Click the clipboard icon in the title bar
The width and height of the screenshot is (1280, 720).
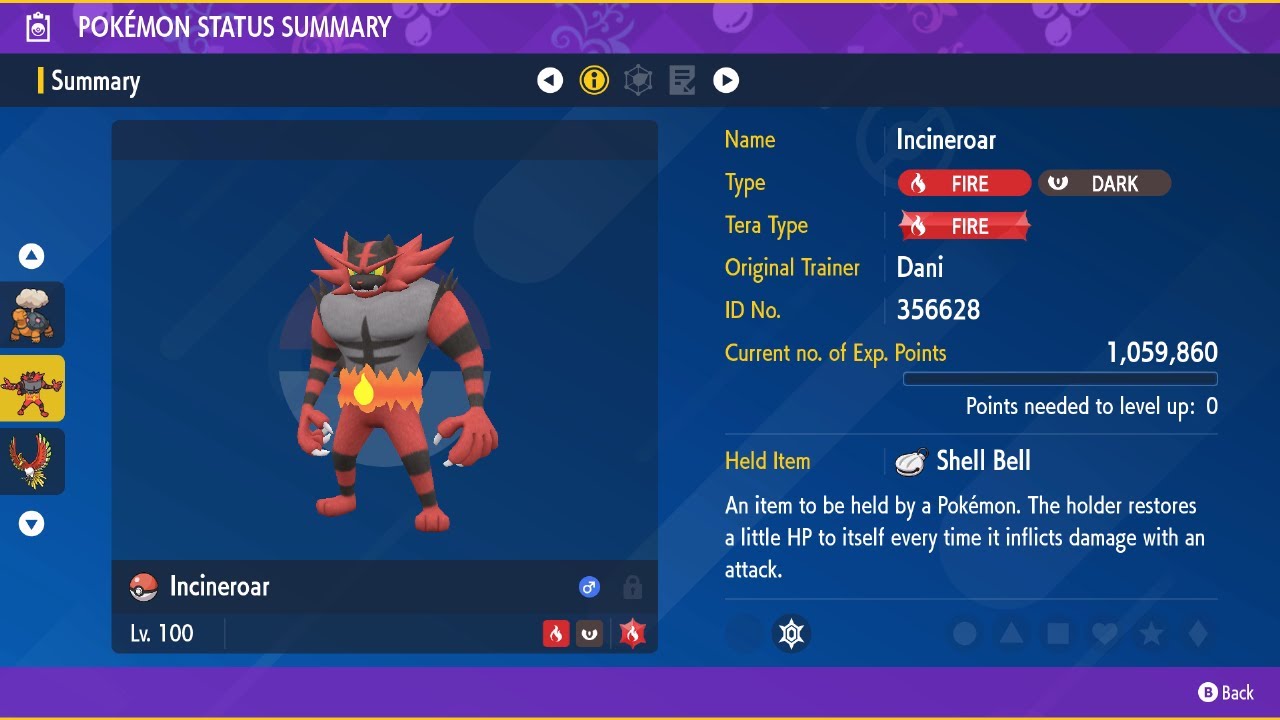coord(38,27)
